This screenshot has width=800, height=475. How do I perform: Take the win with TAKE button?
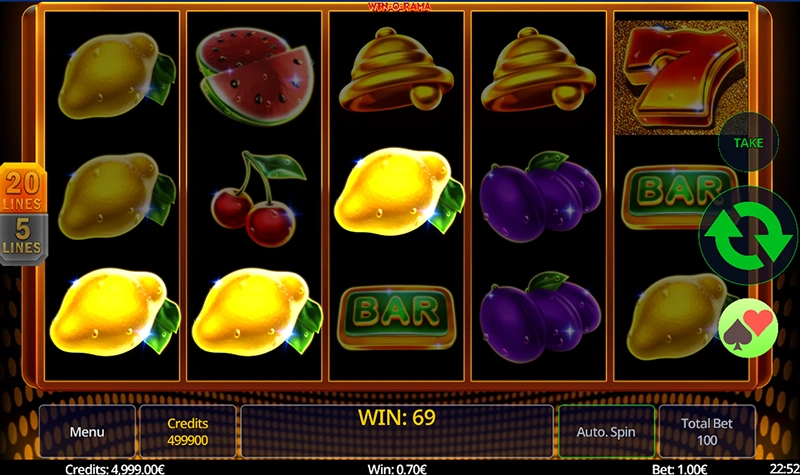click(x=748, y=143)
